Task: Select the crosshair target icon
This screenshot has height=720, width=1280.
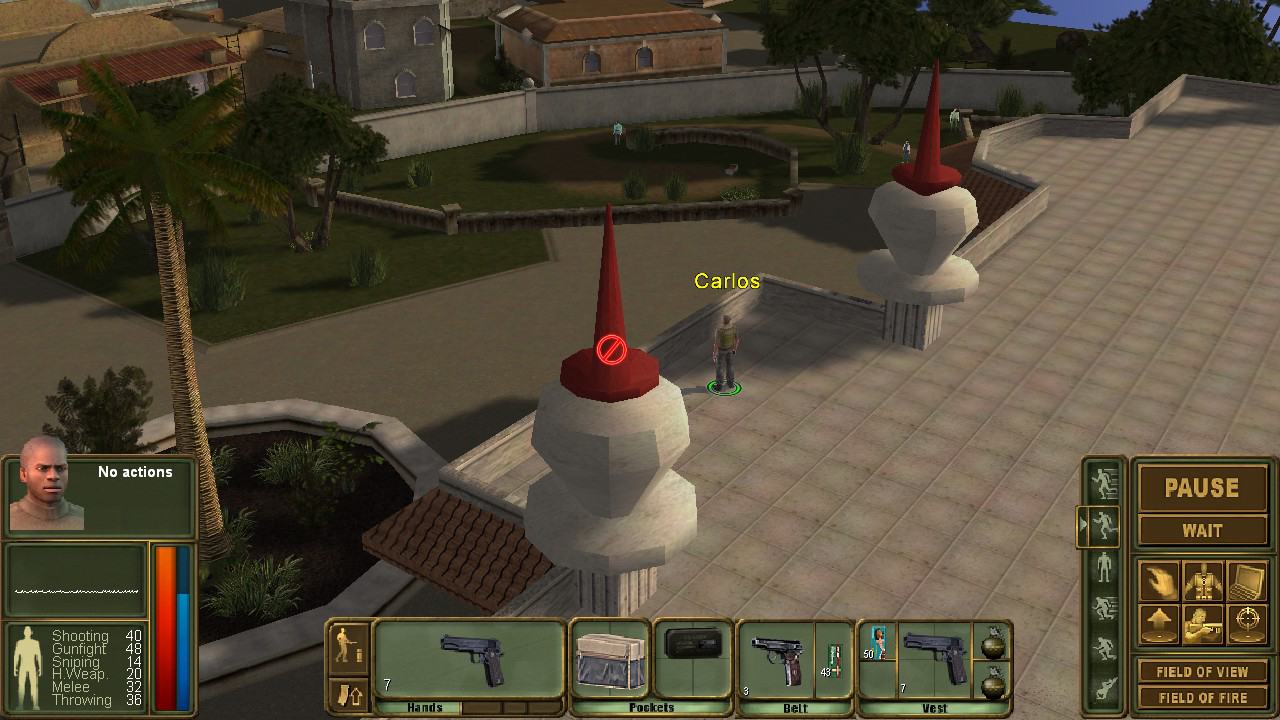Action: 1247,624
